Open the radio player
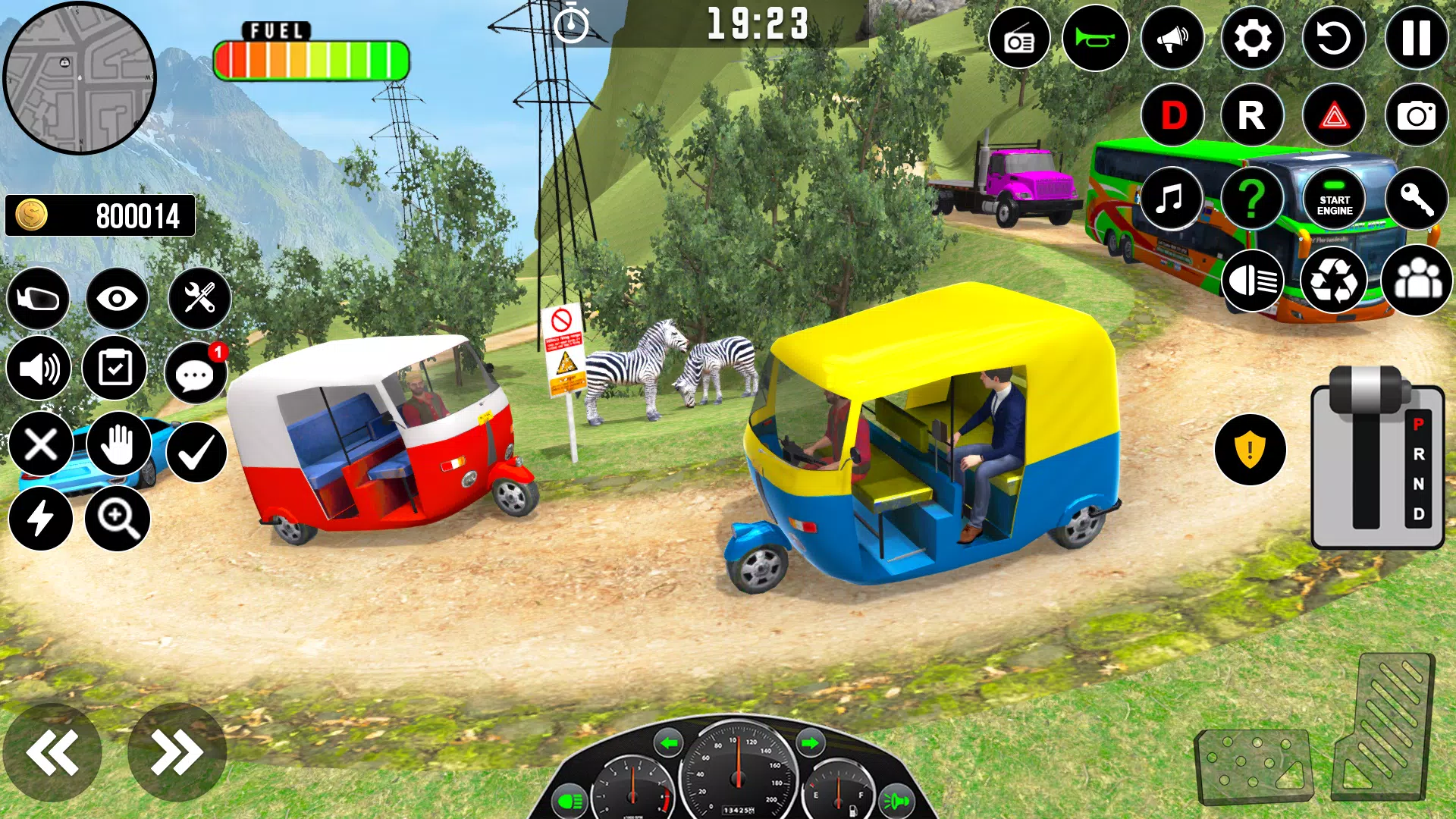The width and height of the screenshot is (1456, 819). pyautogui.click(x=1020, y=38)
